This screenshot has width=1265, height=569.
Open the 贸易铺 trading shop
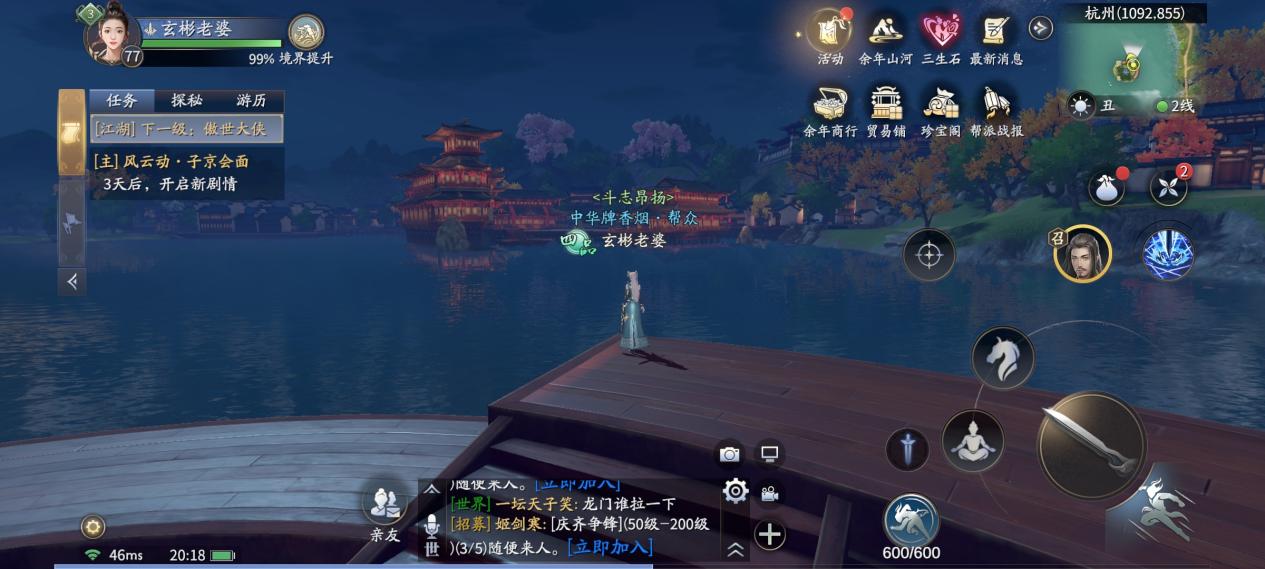click(x=886, y=105)
